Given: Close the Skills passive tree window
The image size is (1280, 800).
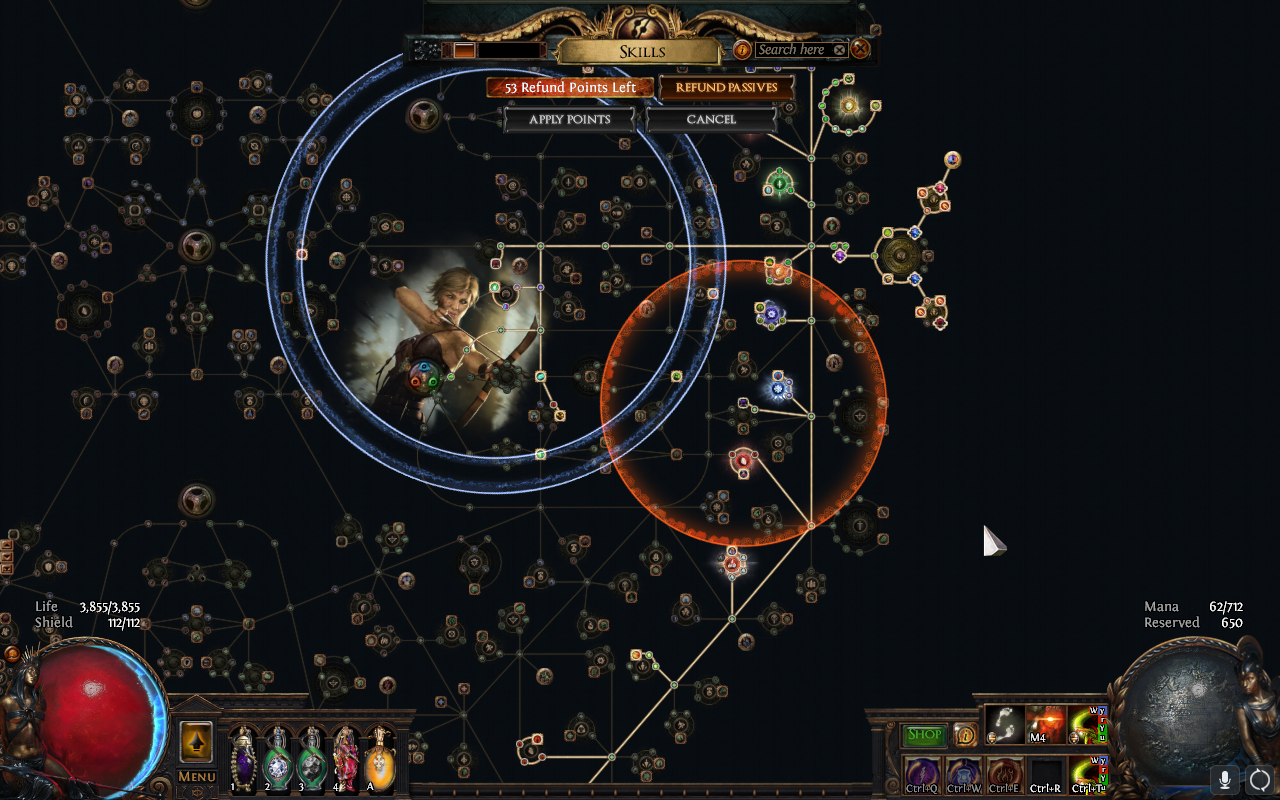Looking at the screenshot, I should pyautogui.click(x=860, y=49).
